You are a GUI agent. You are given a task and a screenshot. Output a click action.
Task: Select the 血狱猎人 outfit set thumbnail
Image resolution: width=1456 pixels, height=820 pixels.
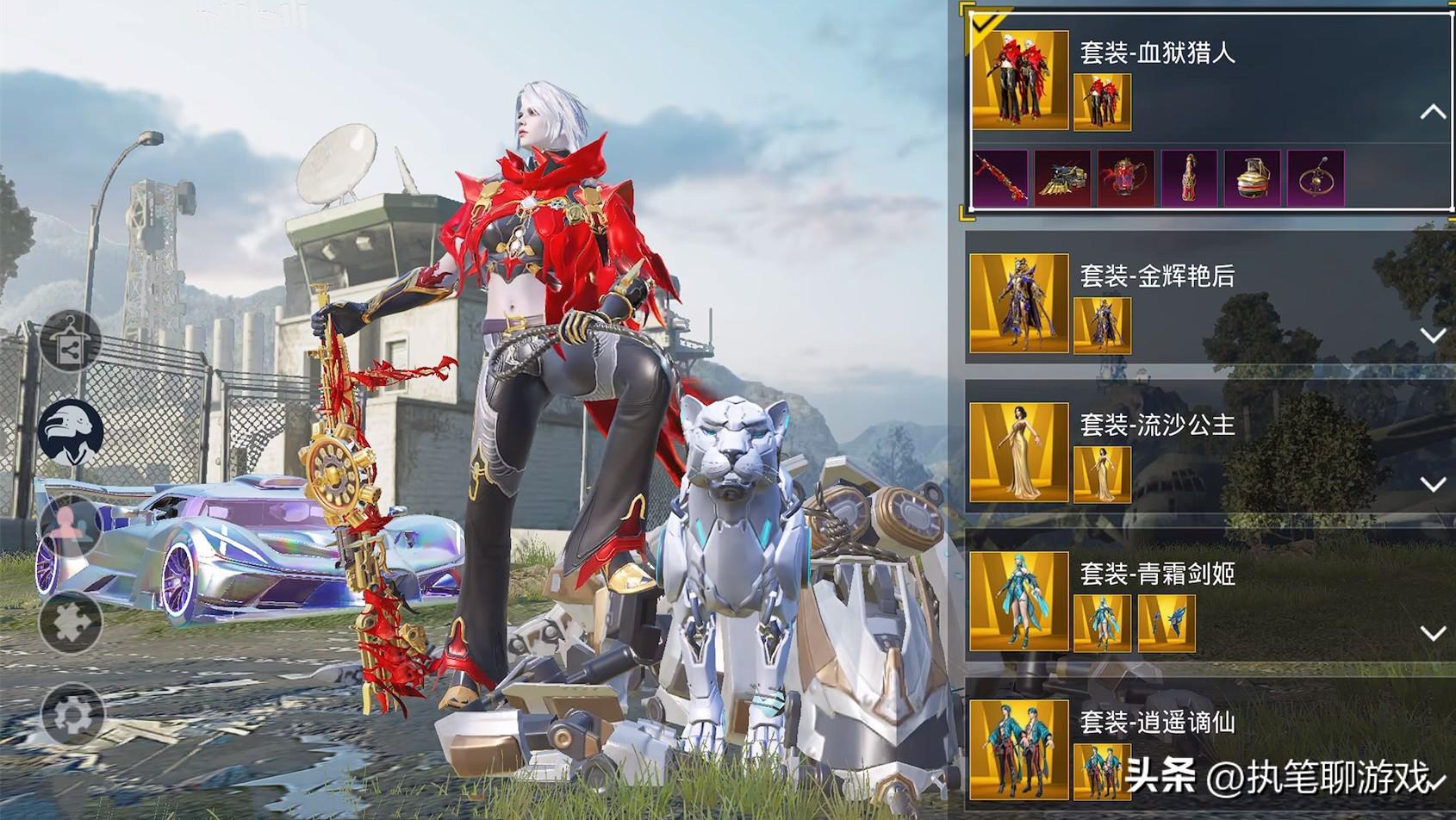tap(1020, 81)
